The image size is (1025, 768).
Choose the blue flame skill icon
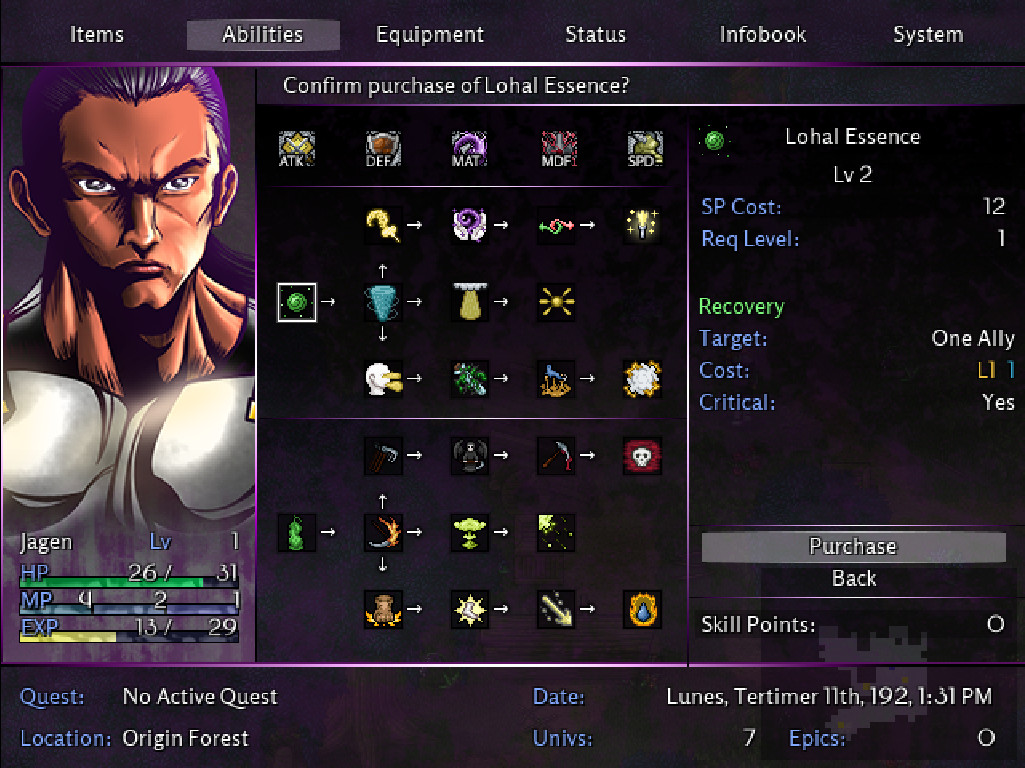coord(642,608)
